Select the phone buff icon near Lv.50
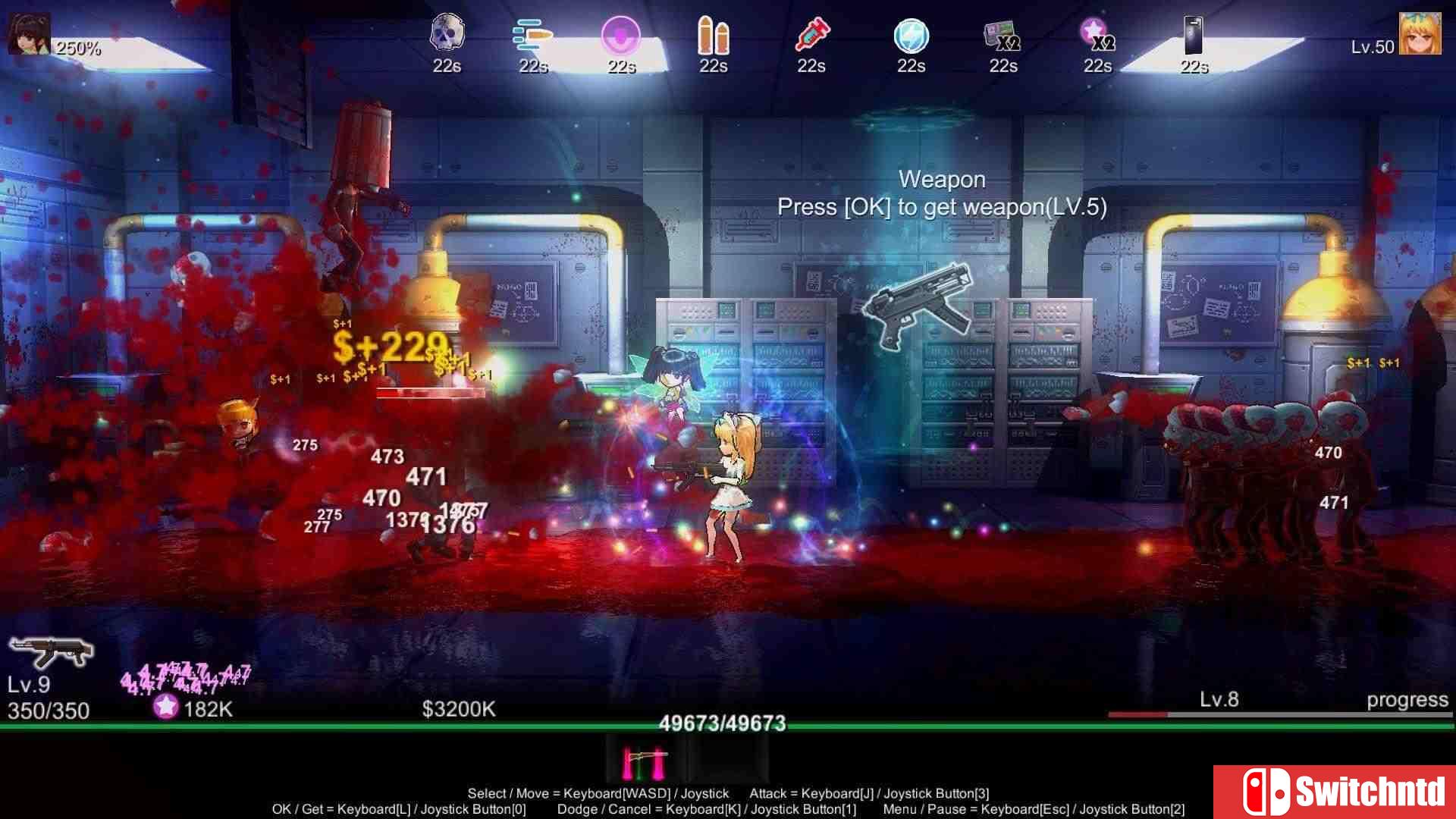The image size is (1456, 819). [x=1194, y=34]
